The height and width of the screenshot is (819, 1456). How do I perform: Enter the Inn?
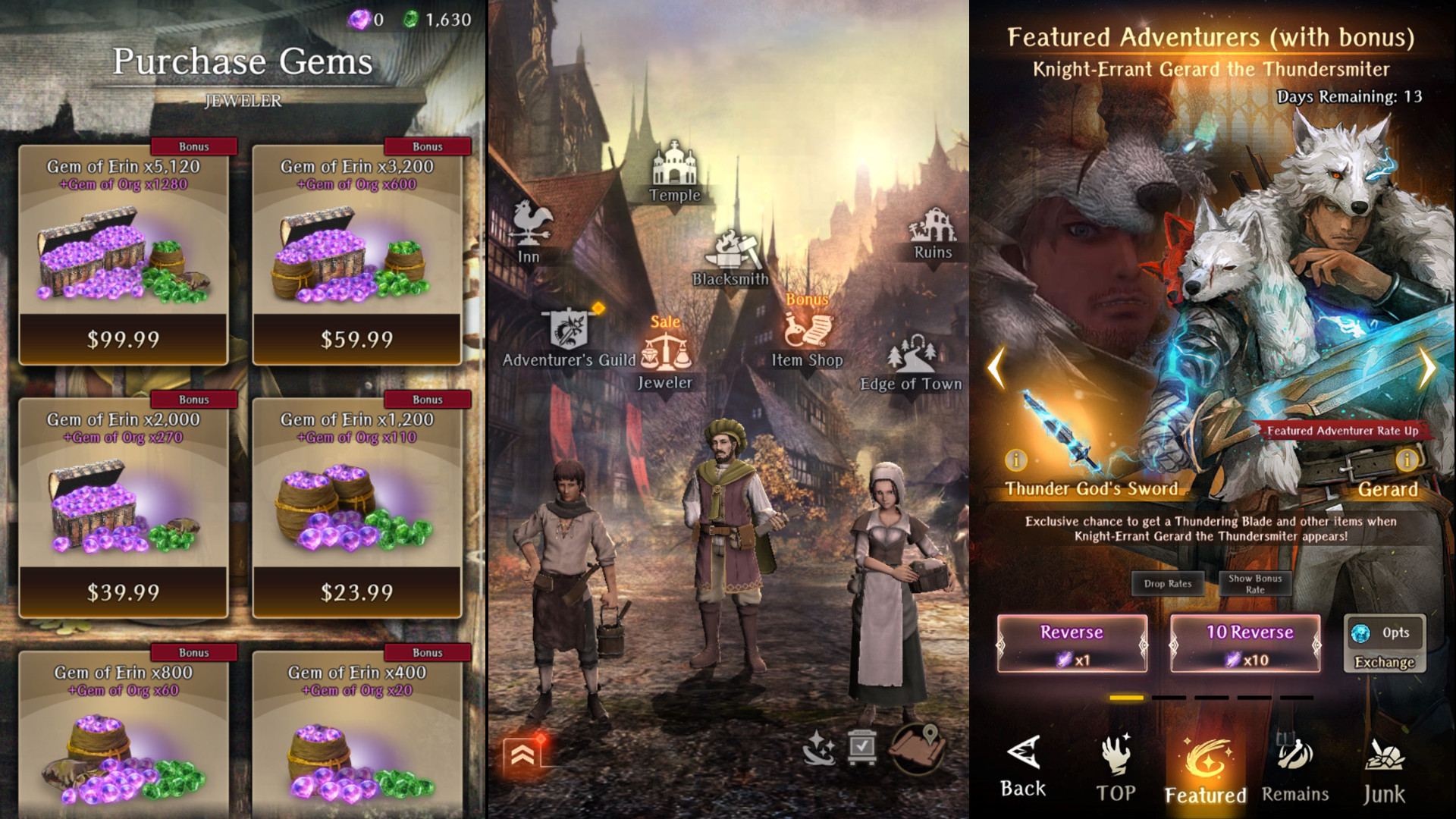(x=530, y=232)
